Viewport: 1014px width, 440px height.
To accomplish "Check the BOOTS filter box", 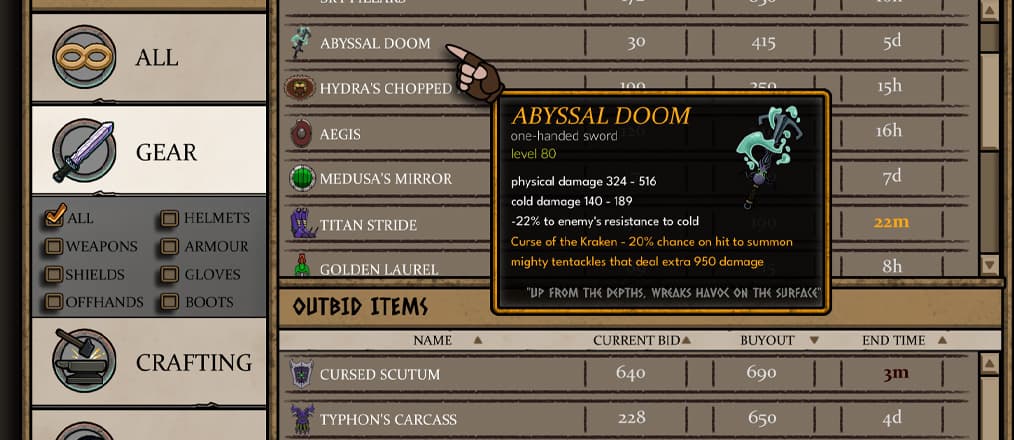I will (x=169, y=302).
